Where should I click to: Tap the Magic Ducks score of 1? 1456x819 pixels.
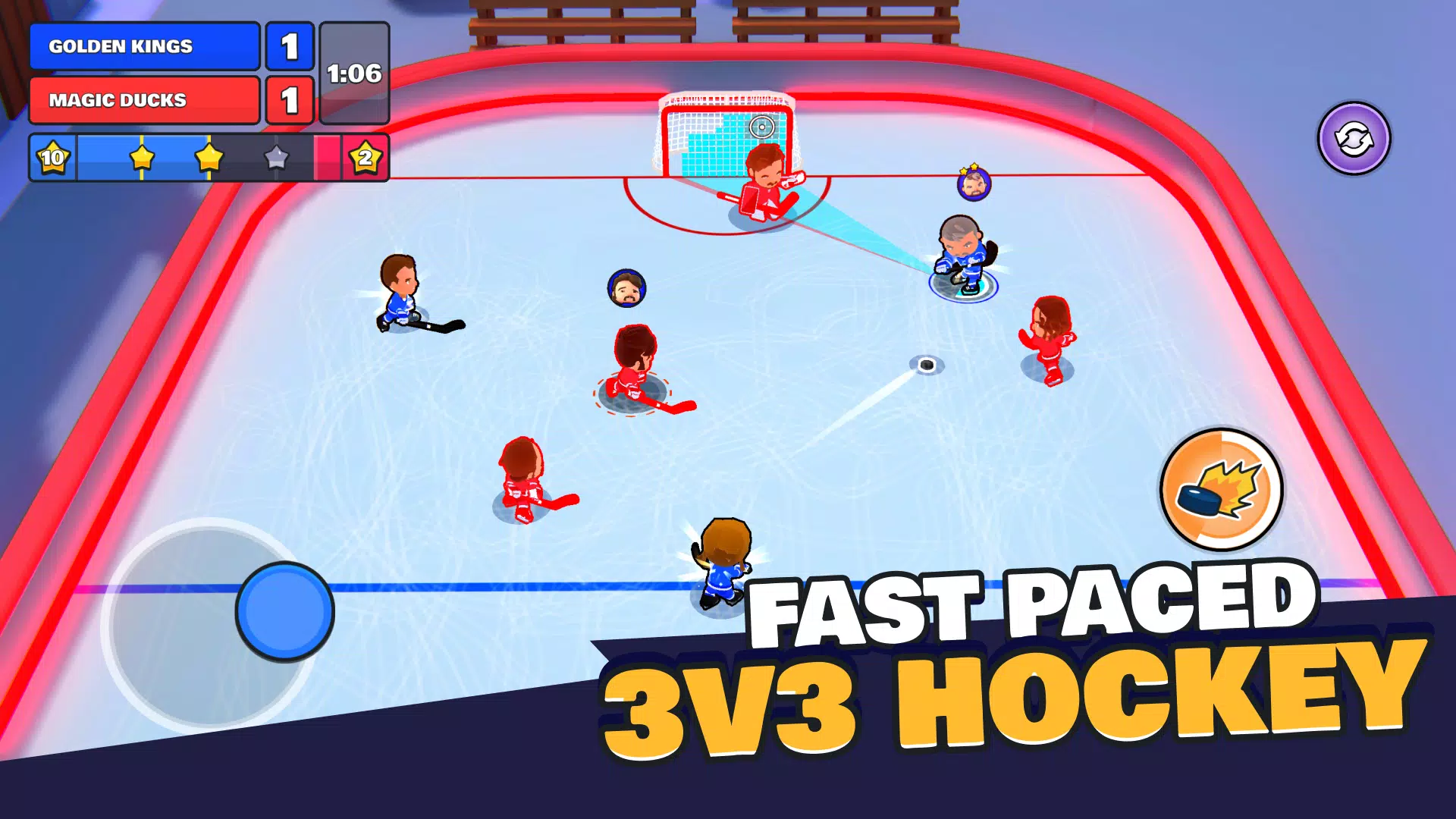click(290, 99)
